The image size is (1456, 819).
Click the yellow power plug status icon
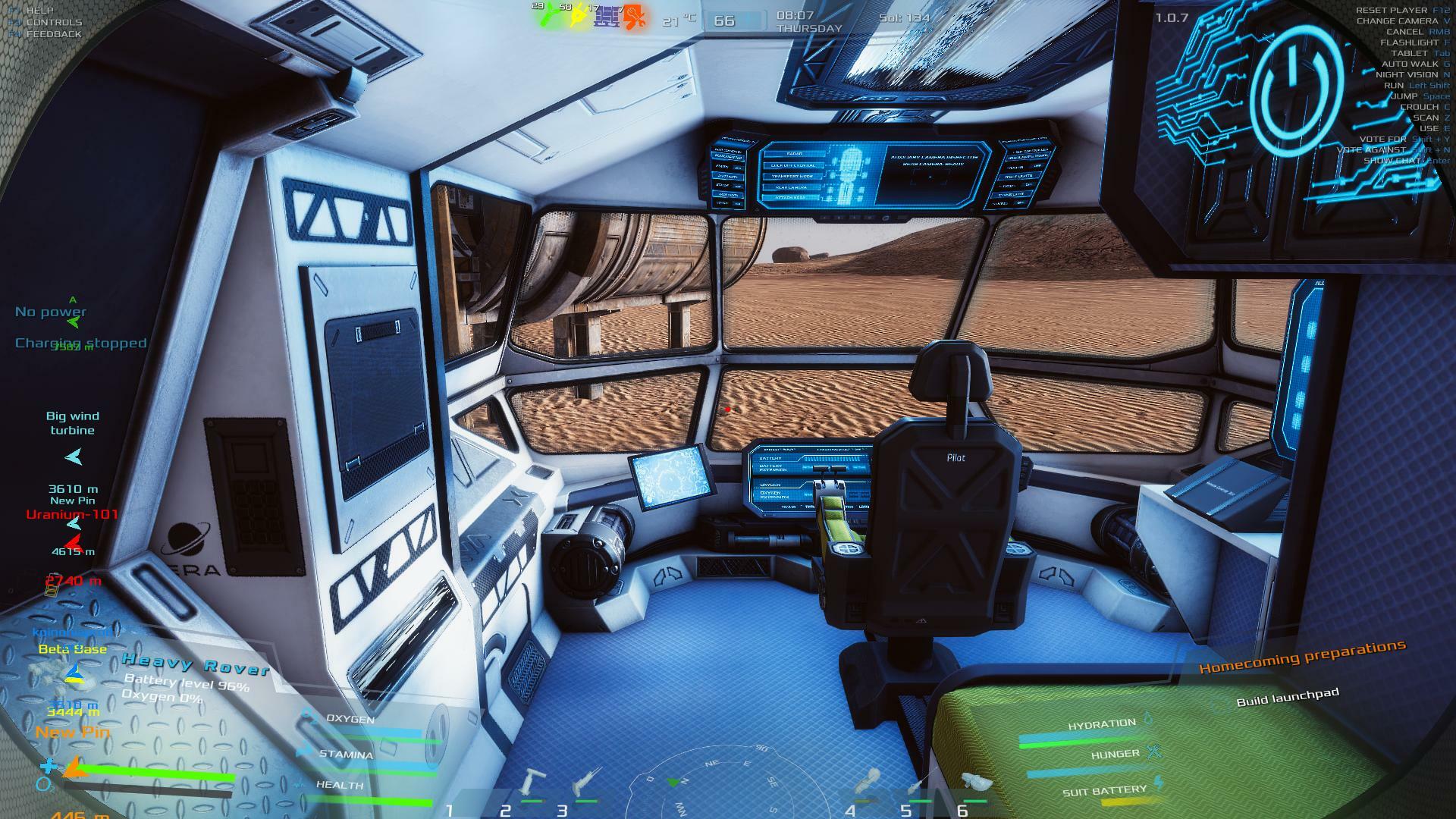click(580, 17)
